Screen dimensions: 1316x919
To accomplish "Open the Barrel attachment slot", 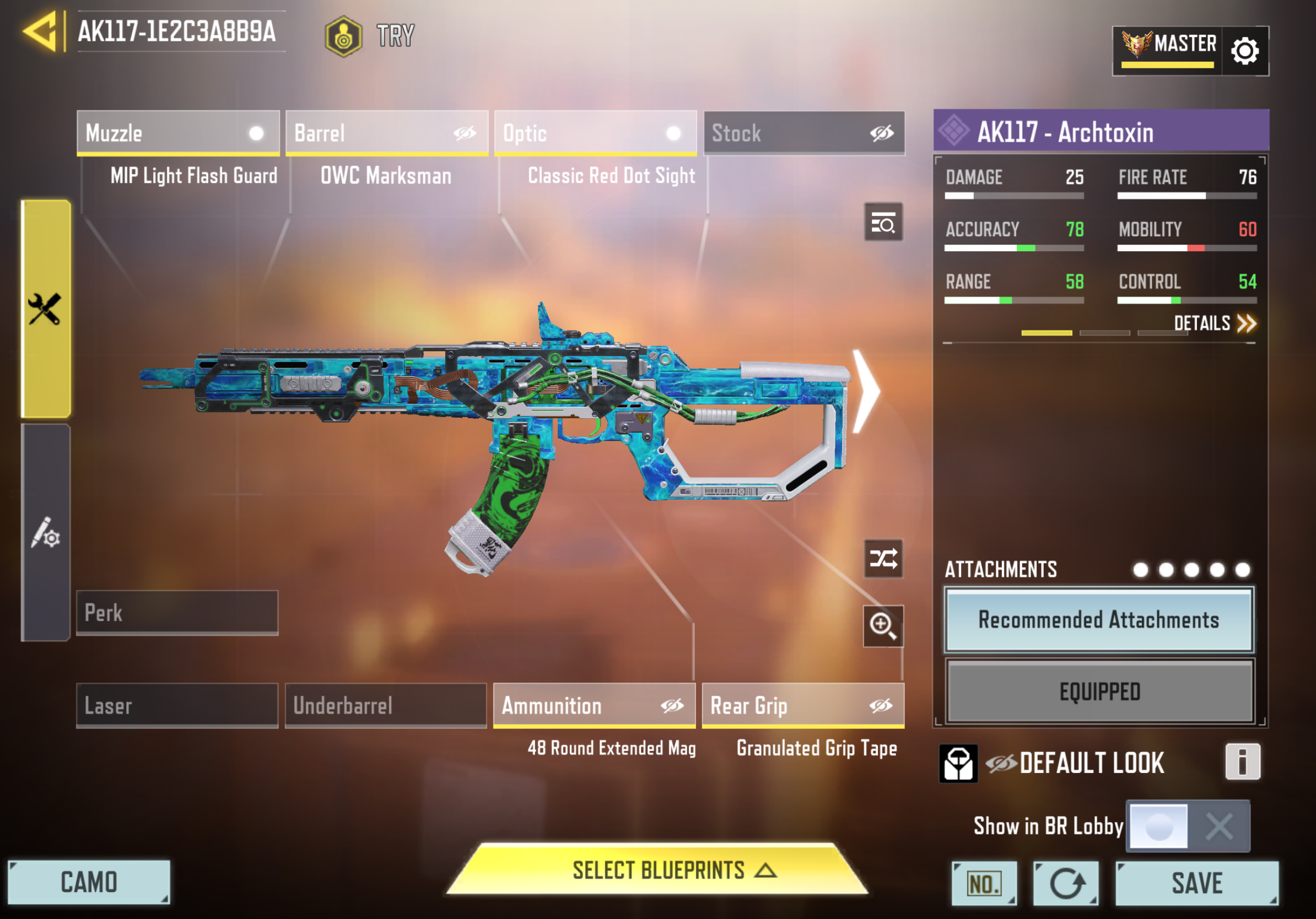I will 386,133.
